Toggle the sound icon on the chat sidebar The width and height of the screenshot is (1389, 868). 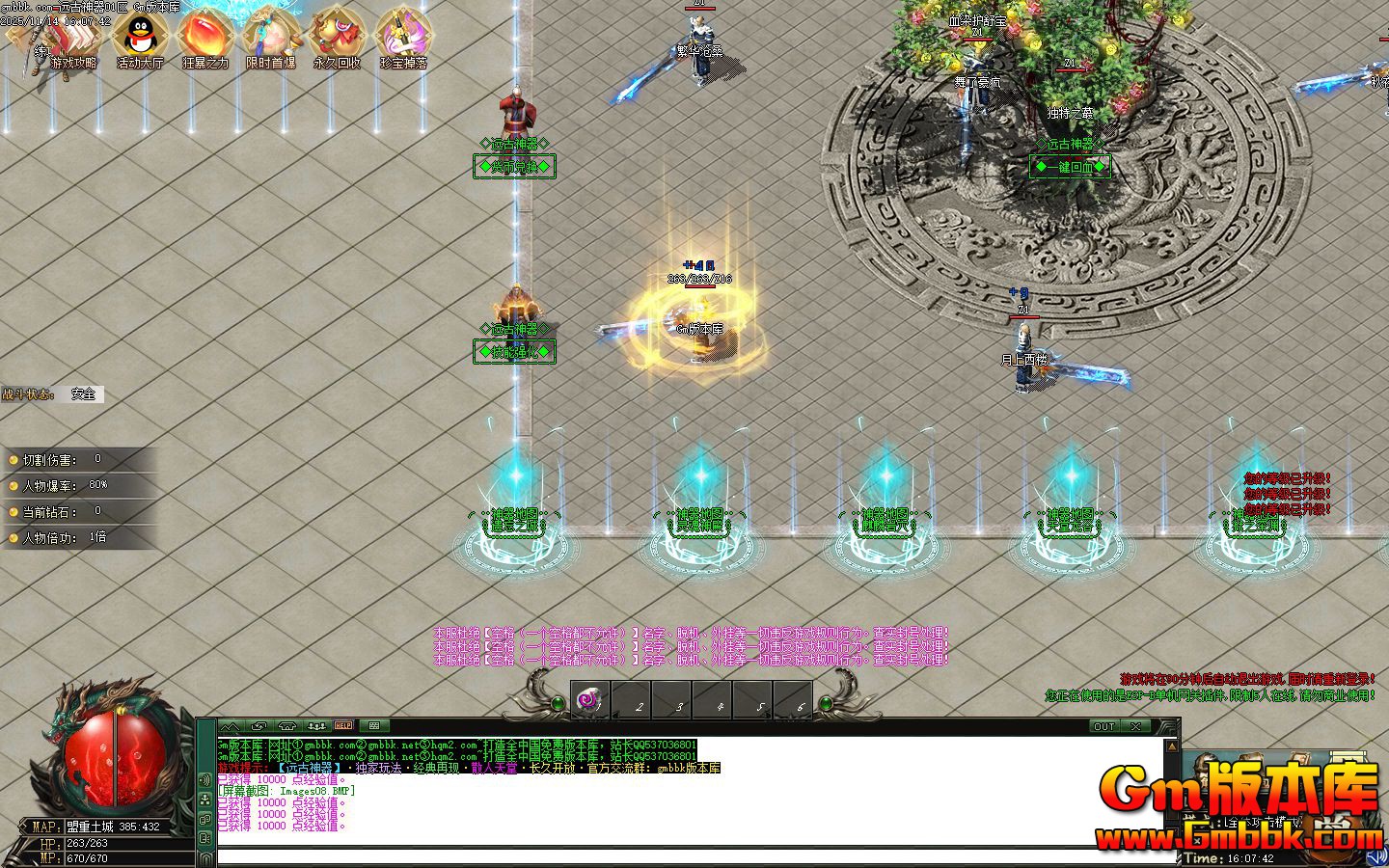coord(204,779)
